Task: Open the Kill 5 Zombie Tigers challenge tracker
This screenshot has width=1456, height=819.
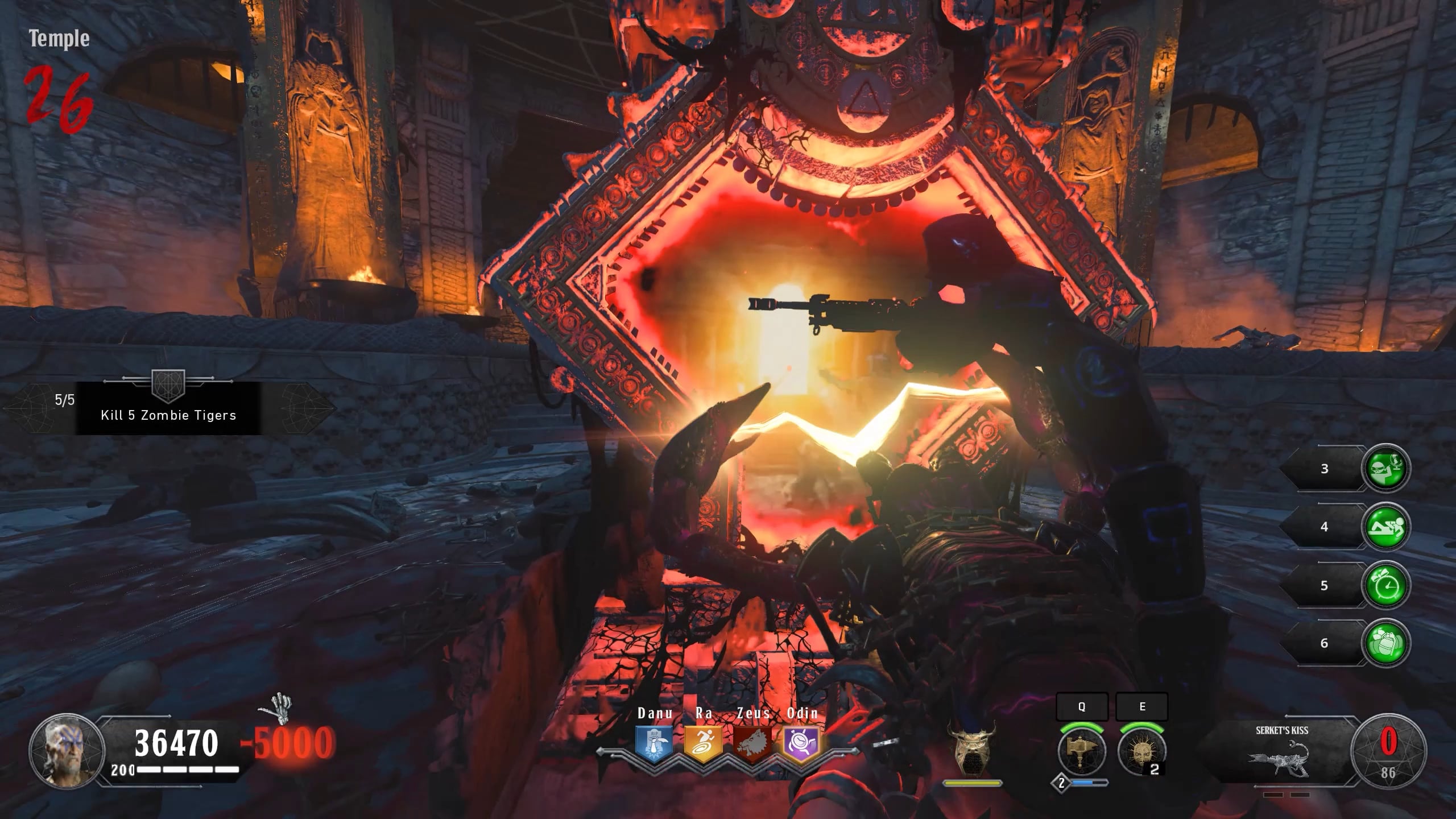Action: tap(168, 408)
